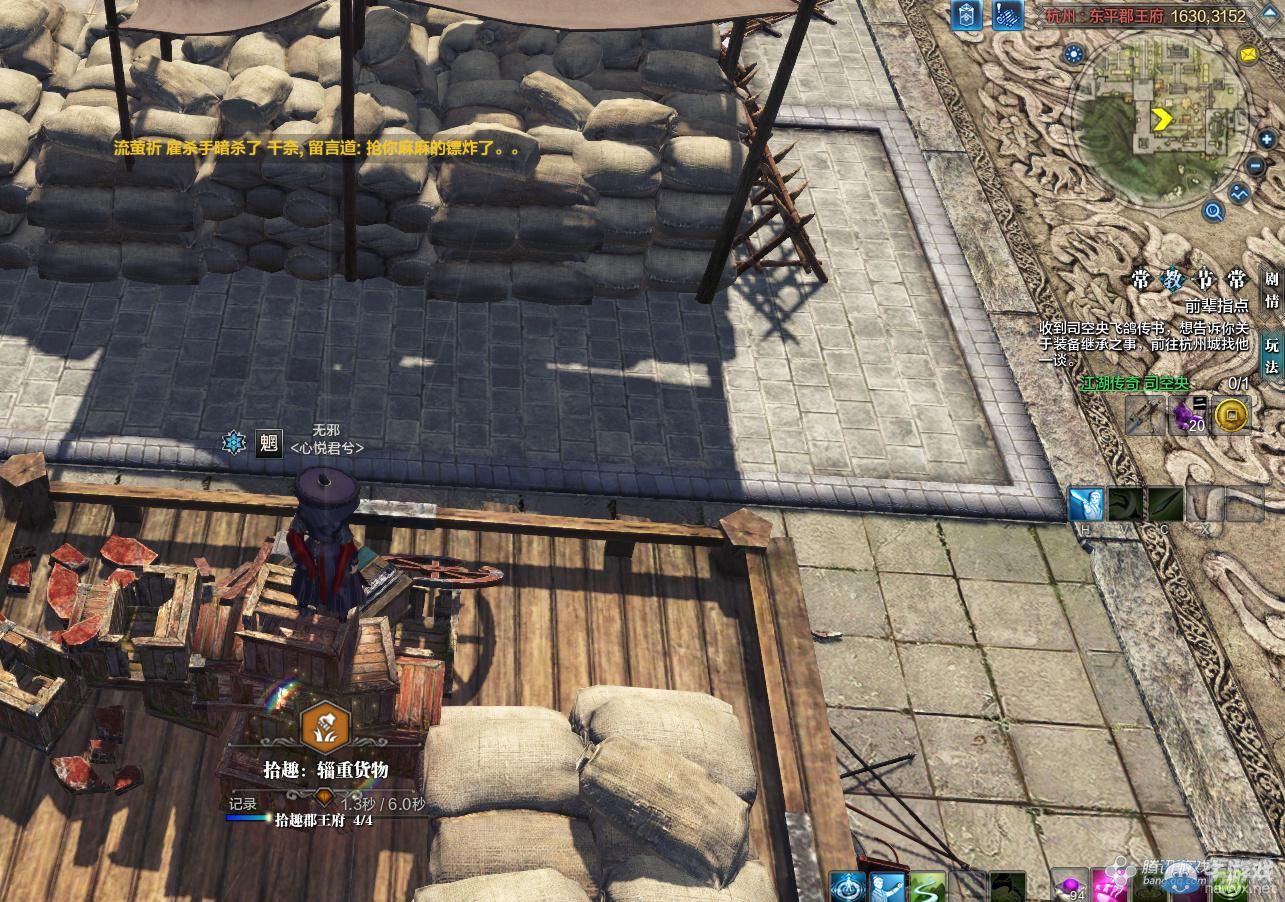The height and width of the screenshot is (902, 1285).
Task: Click the 拾趣 辎重货物 orange hexagon icon
Action: click(x=325, y=727)
